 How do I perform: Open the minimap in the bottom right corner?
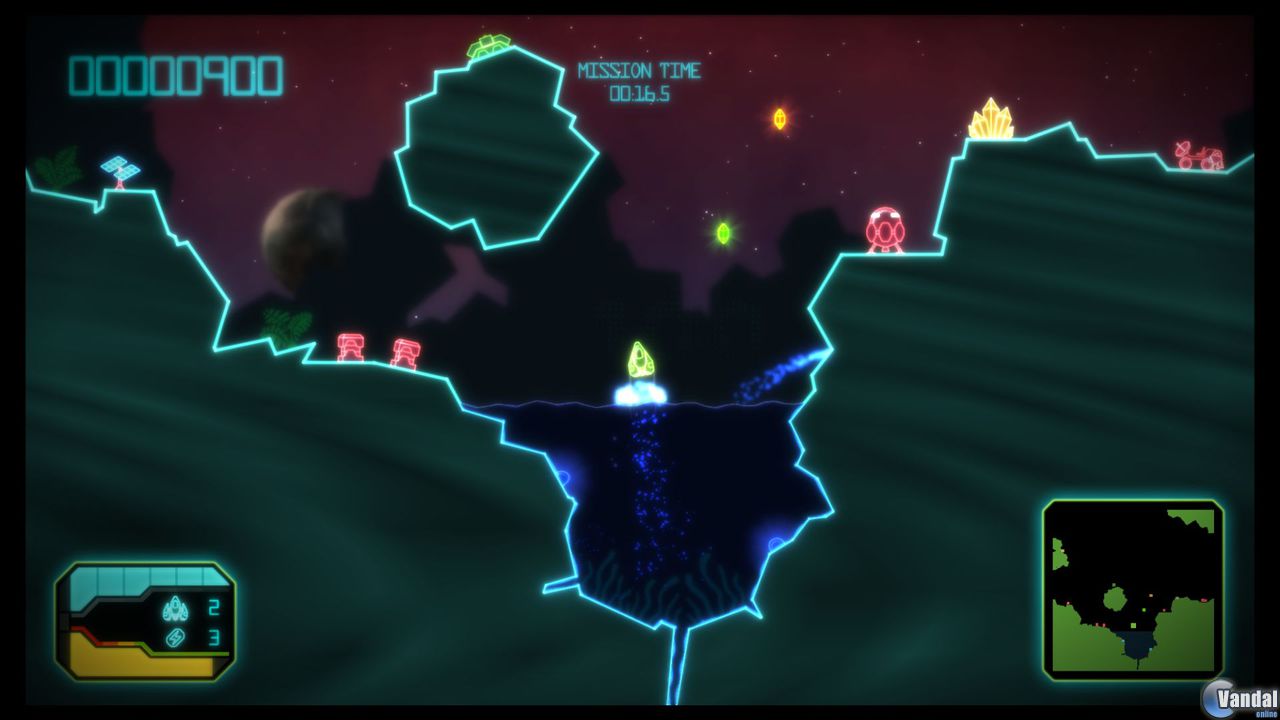(1133, 586)
